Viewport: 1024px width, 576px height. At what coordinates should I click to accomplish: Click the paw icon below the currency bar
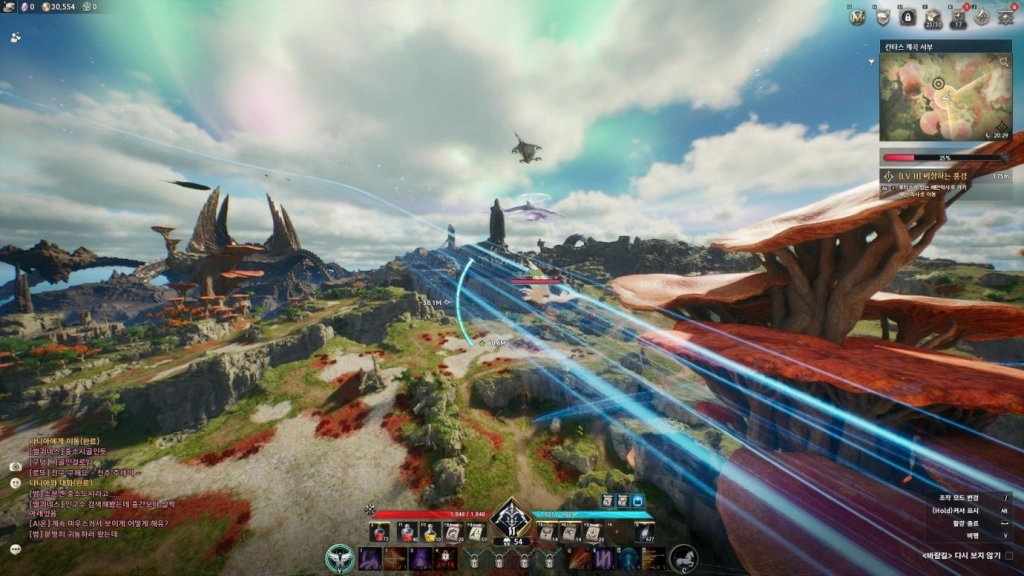pos(16,37)
